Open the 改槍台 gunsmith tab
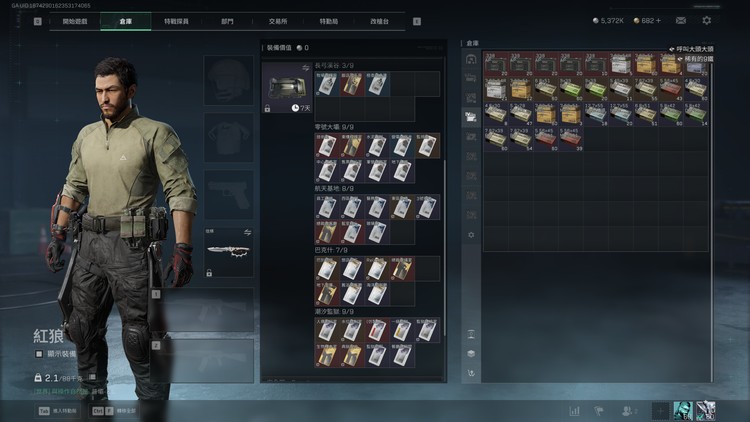This screenshot has width=750, height=422. tap(380, 20)
